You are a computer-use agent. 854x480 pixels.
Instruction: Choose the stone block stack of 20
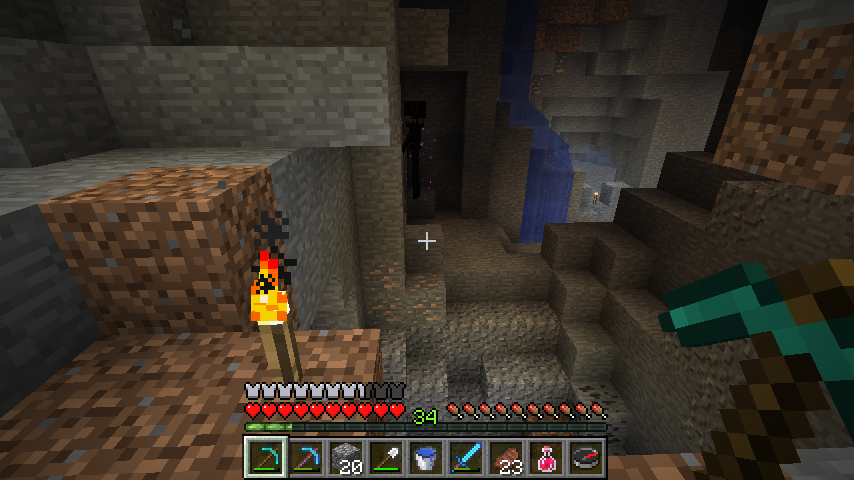point(345,458)
